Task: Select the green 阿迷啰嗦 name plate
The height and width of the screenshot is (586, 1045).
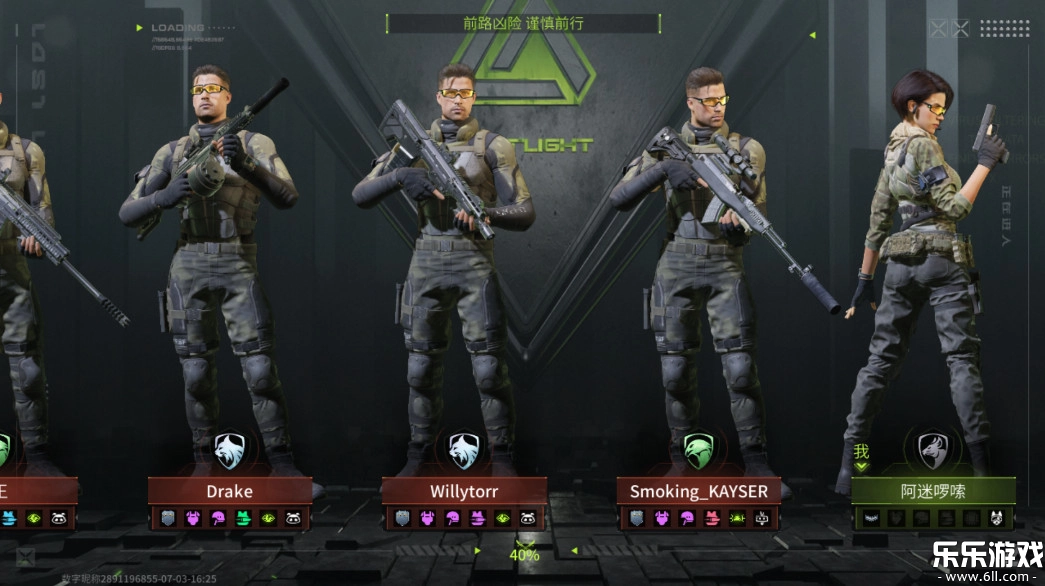Action: coord(933,491)
